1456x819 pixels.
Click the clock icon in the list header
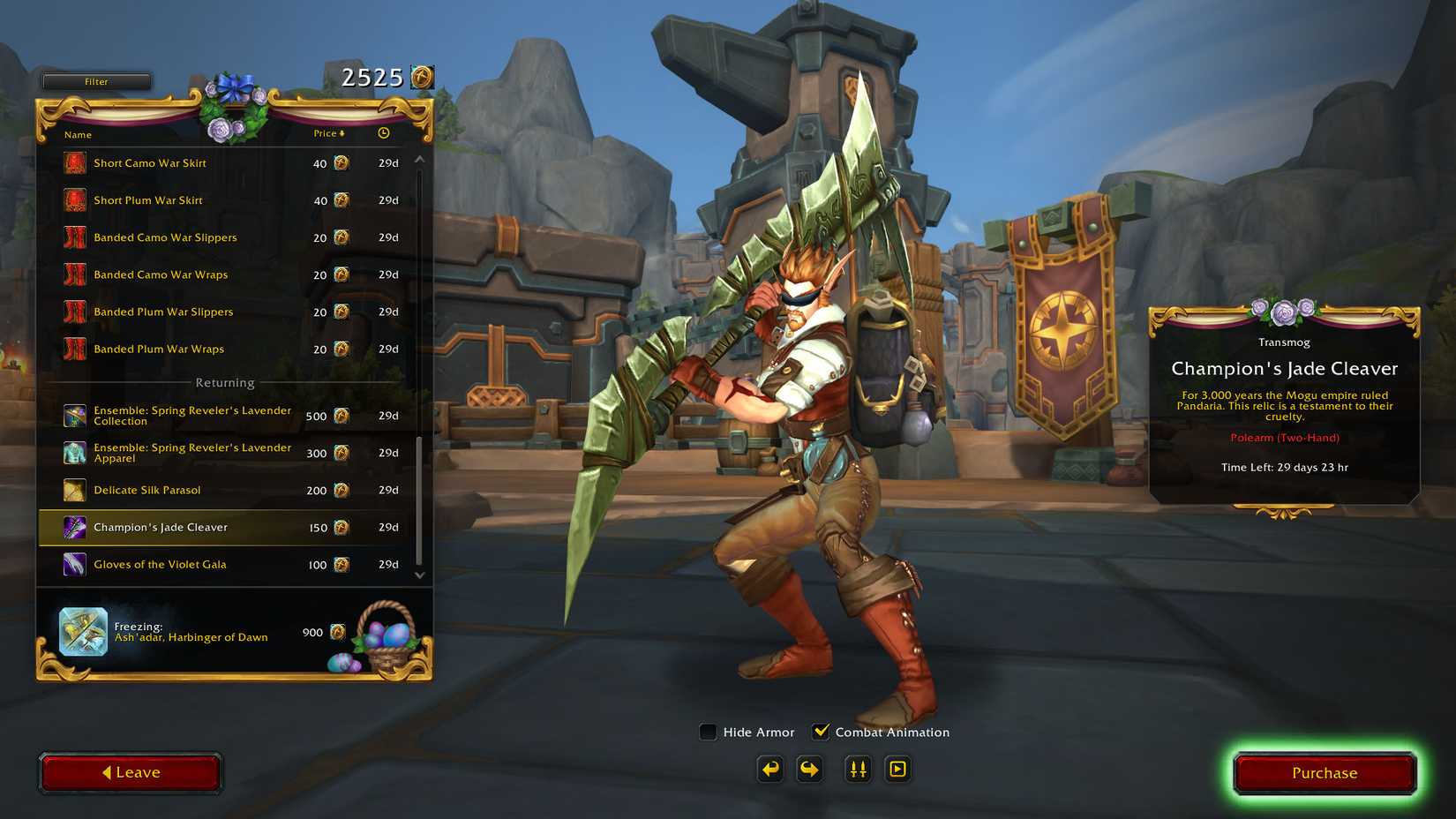pyautogui.click(x=383, y=133)
